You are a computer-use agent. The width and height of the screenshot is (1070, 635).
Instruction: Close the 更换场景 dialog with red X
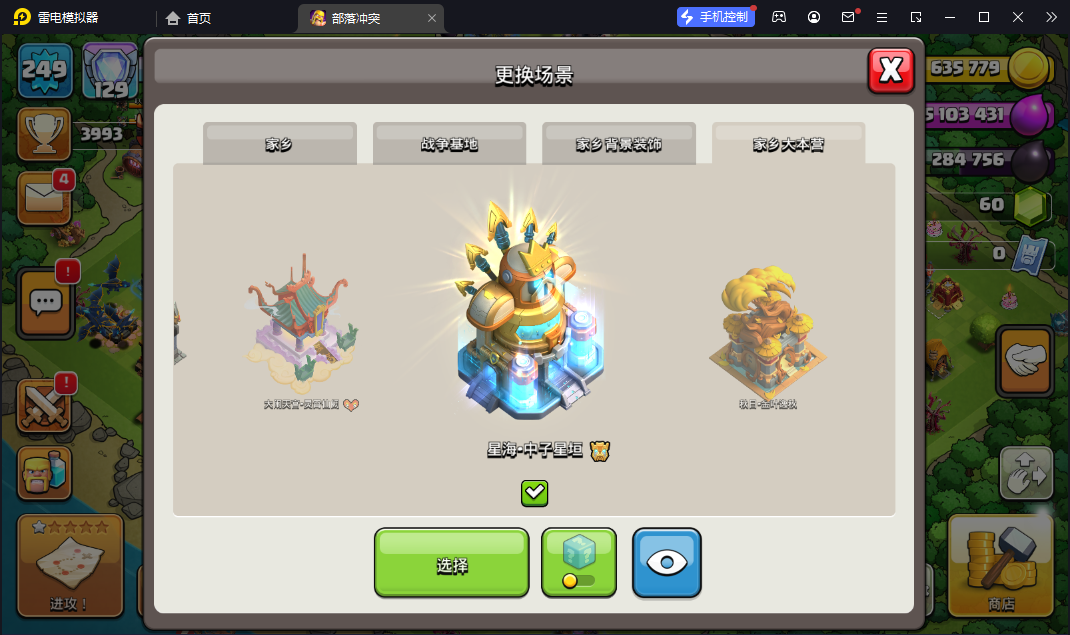point(890,70)
